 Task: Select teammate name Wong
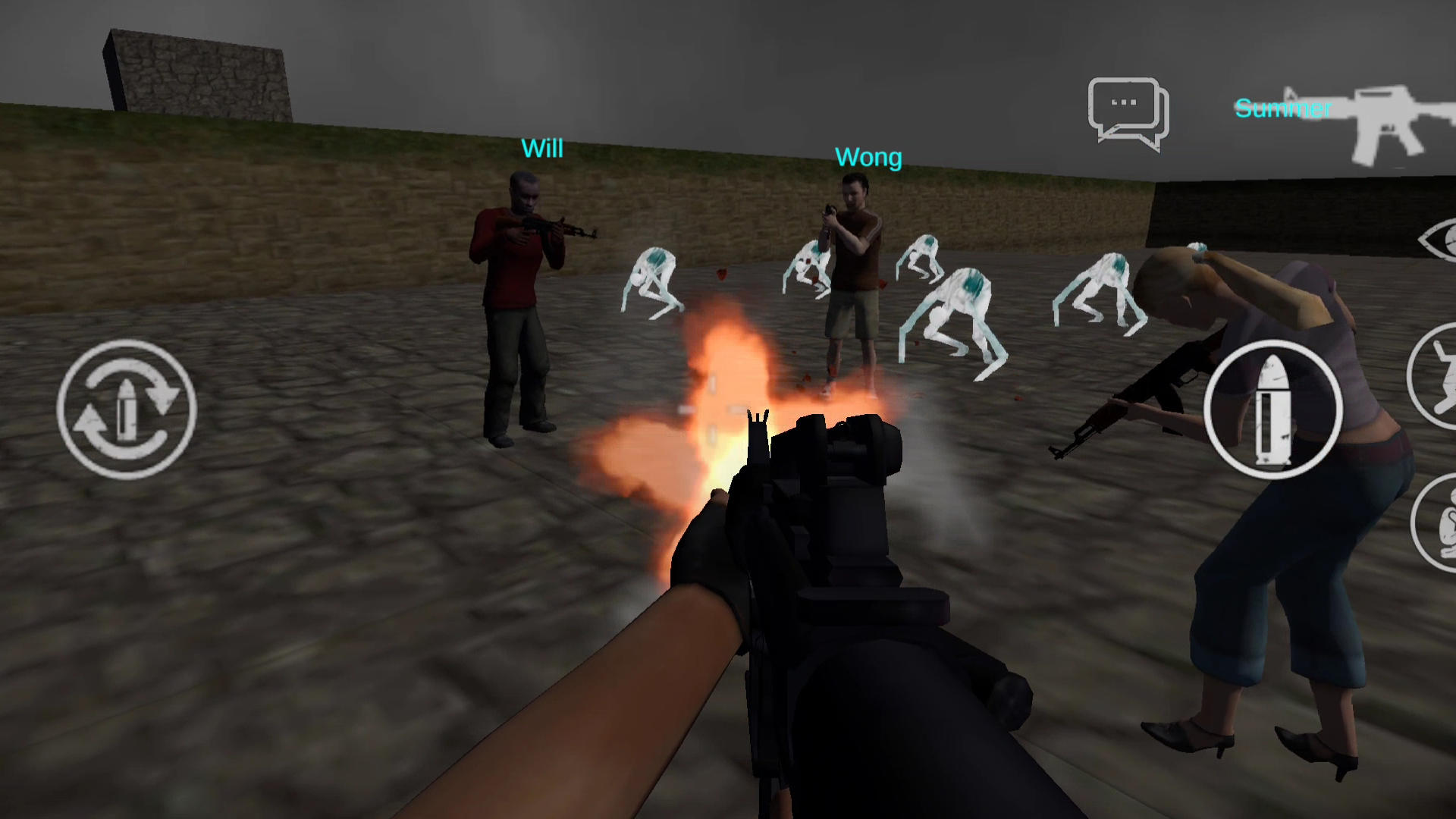pos(869,157)
